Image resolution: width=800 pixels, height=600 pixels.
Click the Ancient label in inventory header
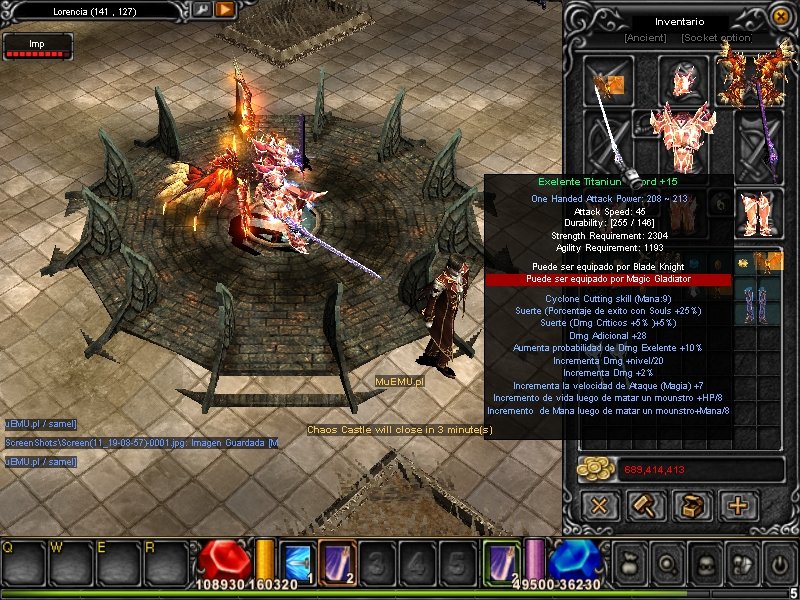(x=645, y=38)
